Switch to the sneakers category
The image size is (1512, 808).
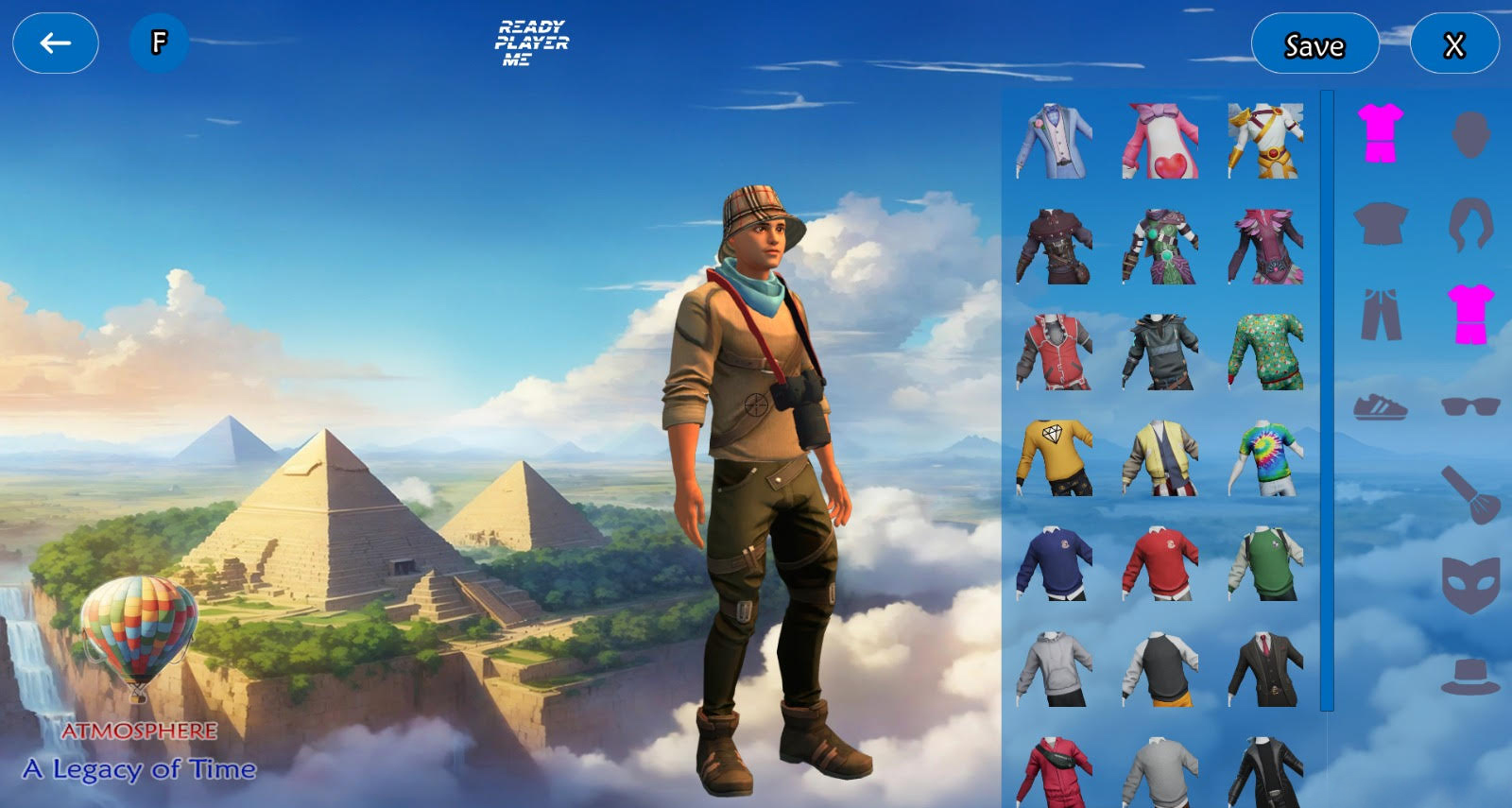pyautogui.click(x=1381, y=407)
